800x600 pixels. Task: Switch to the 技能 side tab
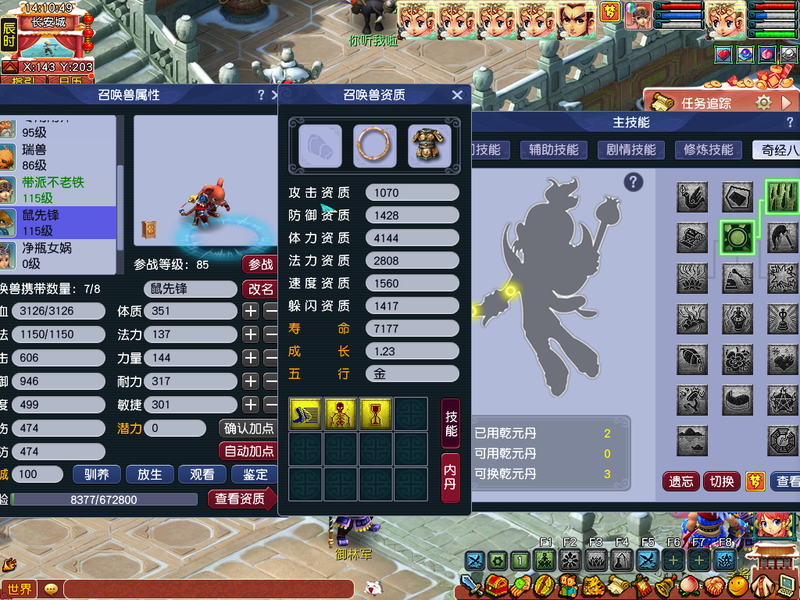click(451, 422)
